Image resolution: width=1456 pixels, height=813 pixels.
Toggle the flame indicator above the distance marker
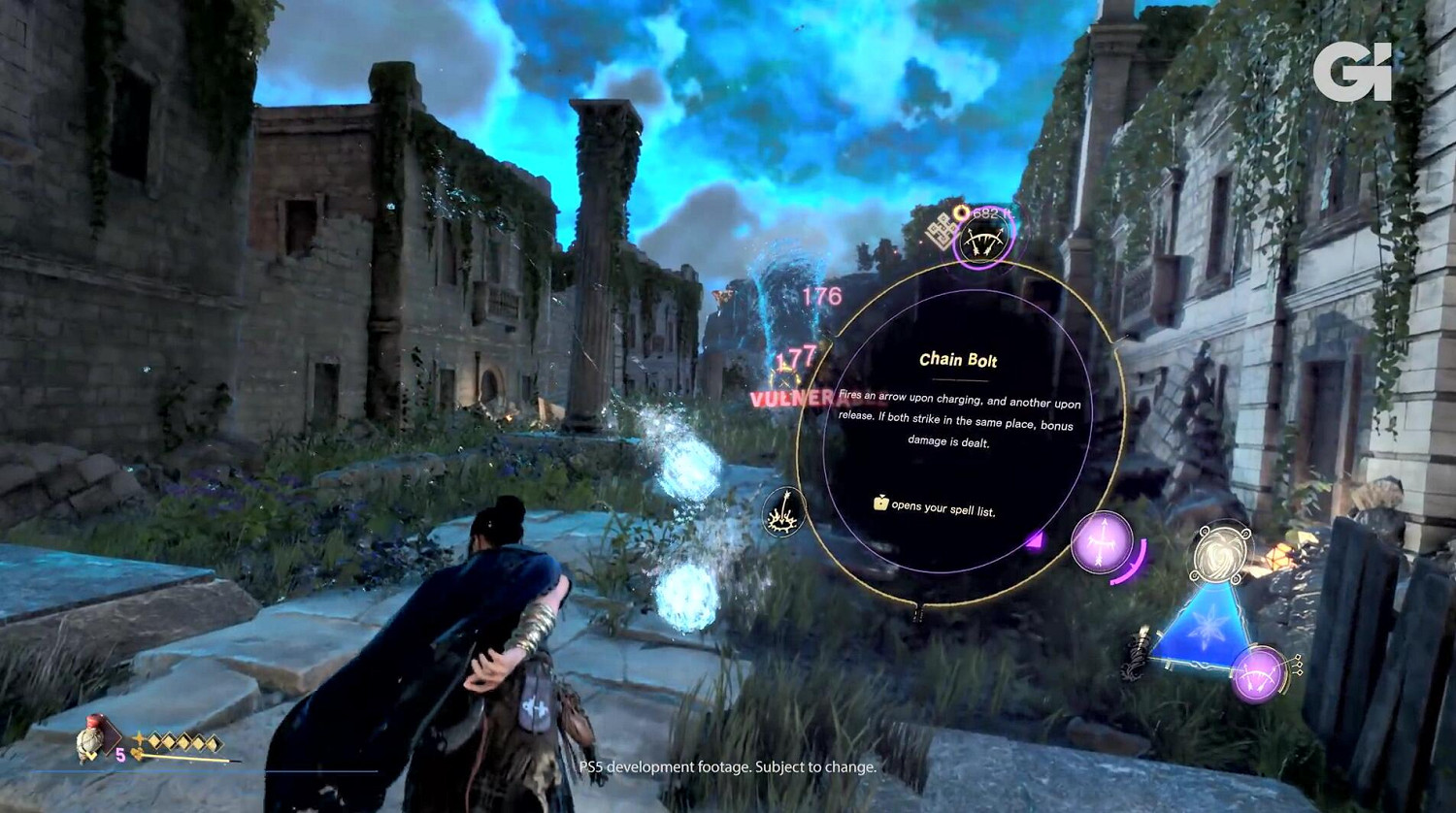961,211
